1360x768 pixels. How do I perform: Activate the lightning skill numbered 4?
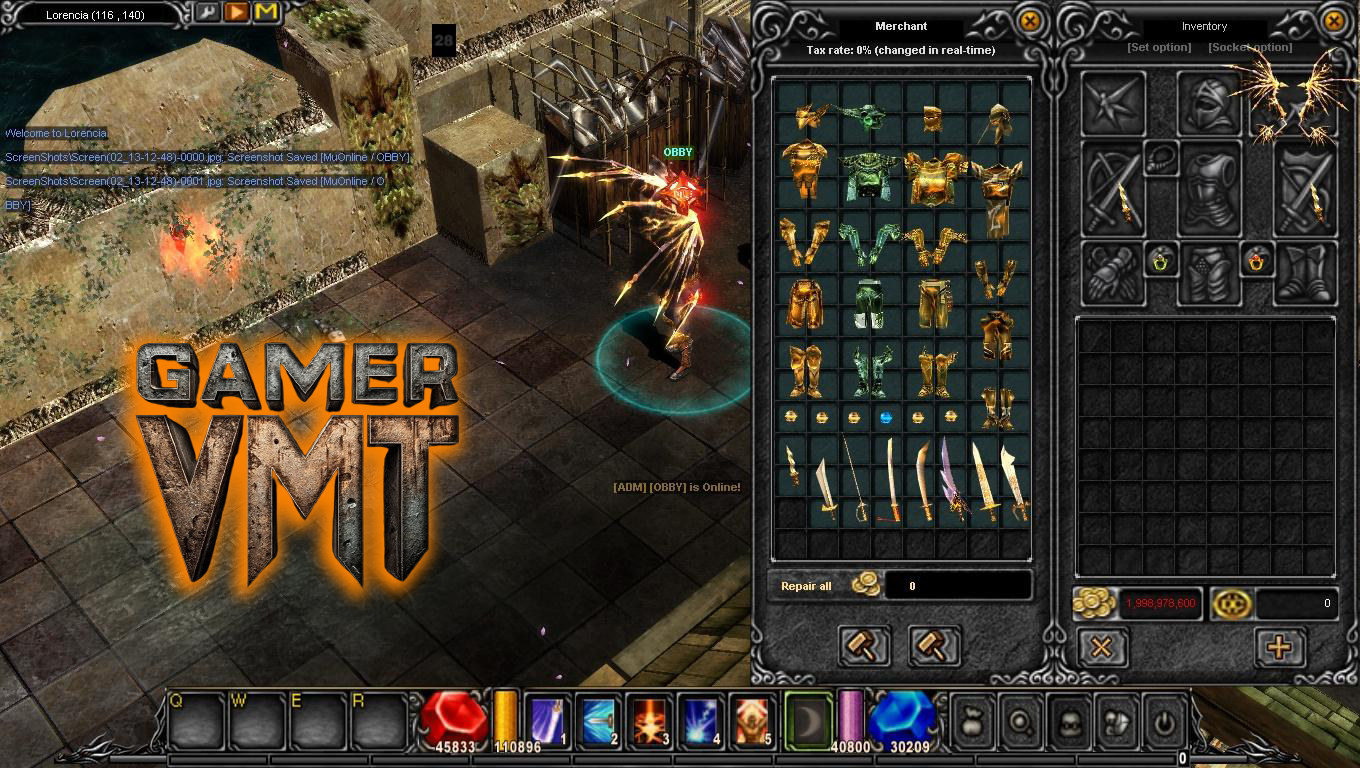tap(701, 720)
